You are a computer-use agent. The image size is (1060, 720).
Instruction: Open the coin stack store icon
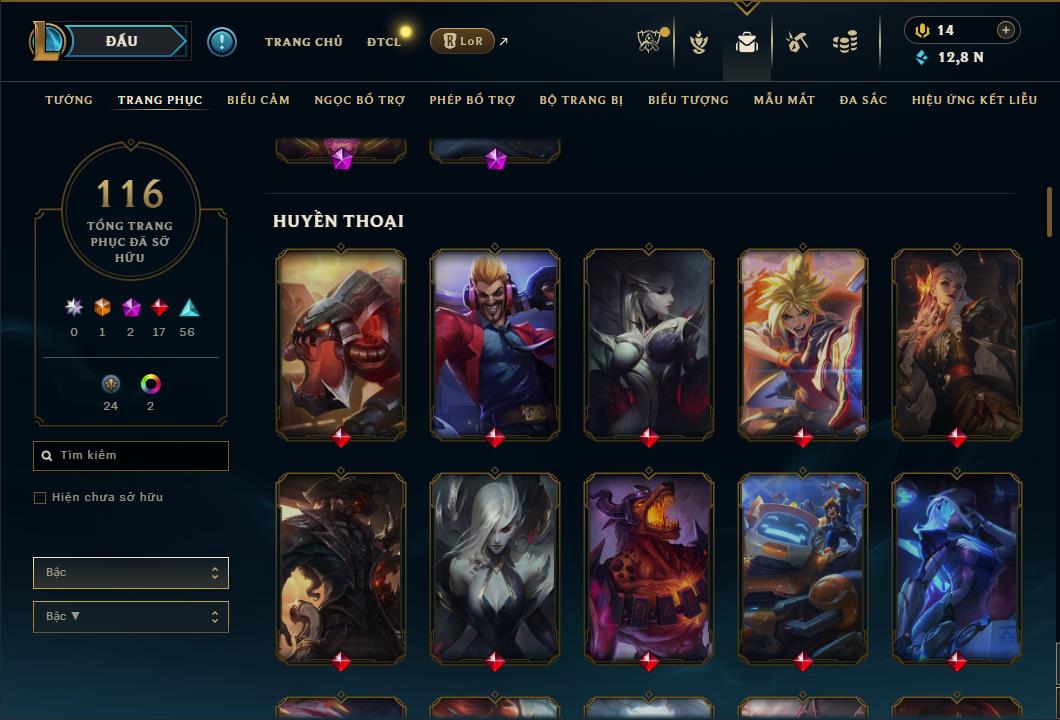[x=845, y=42]
